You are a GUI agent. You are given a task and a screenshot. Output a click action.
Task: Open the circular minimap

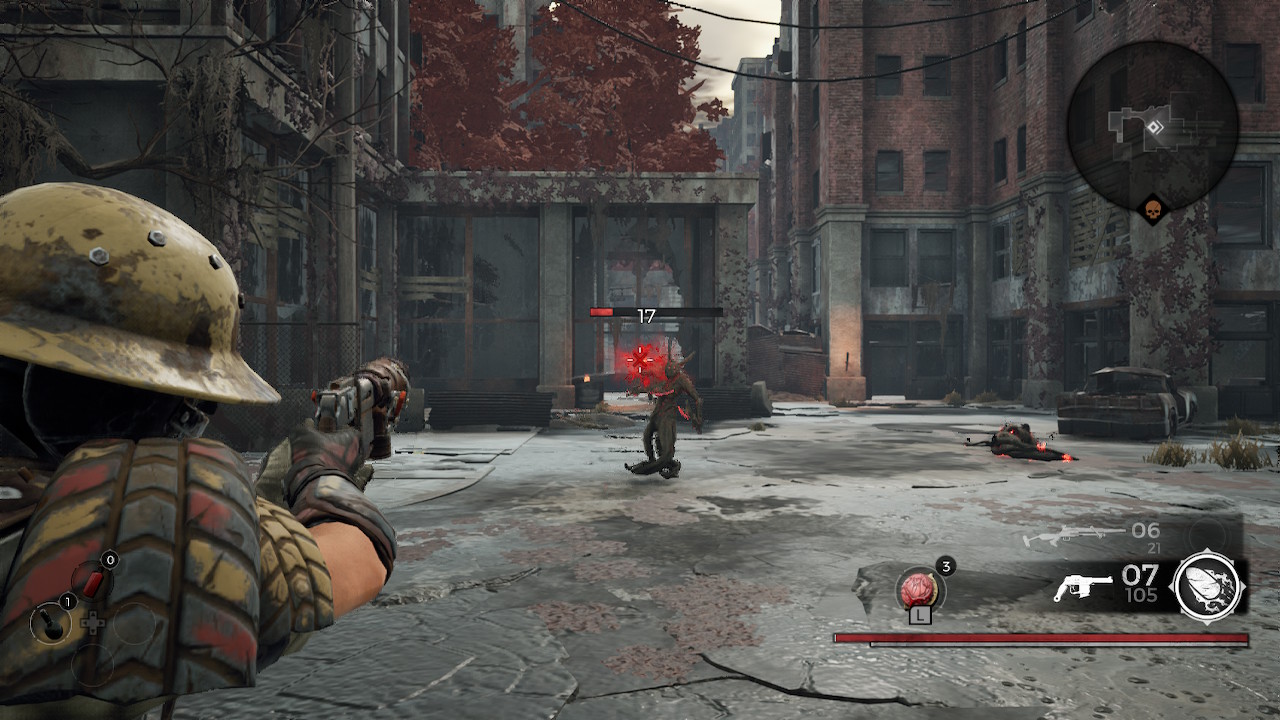pyautogui.click(x=1152, y=124)
